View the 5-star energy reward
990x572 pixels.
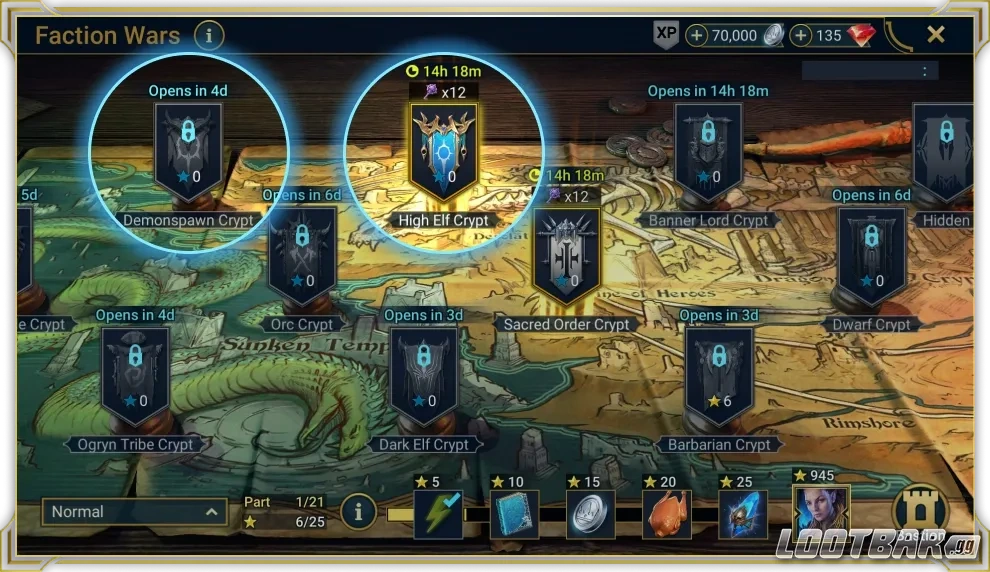pos(438,514)
